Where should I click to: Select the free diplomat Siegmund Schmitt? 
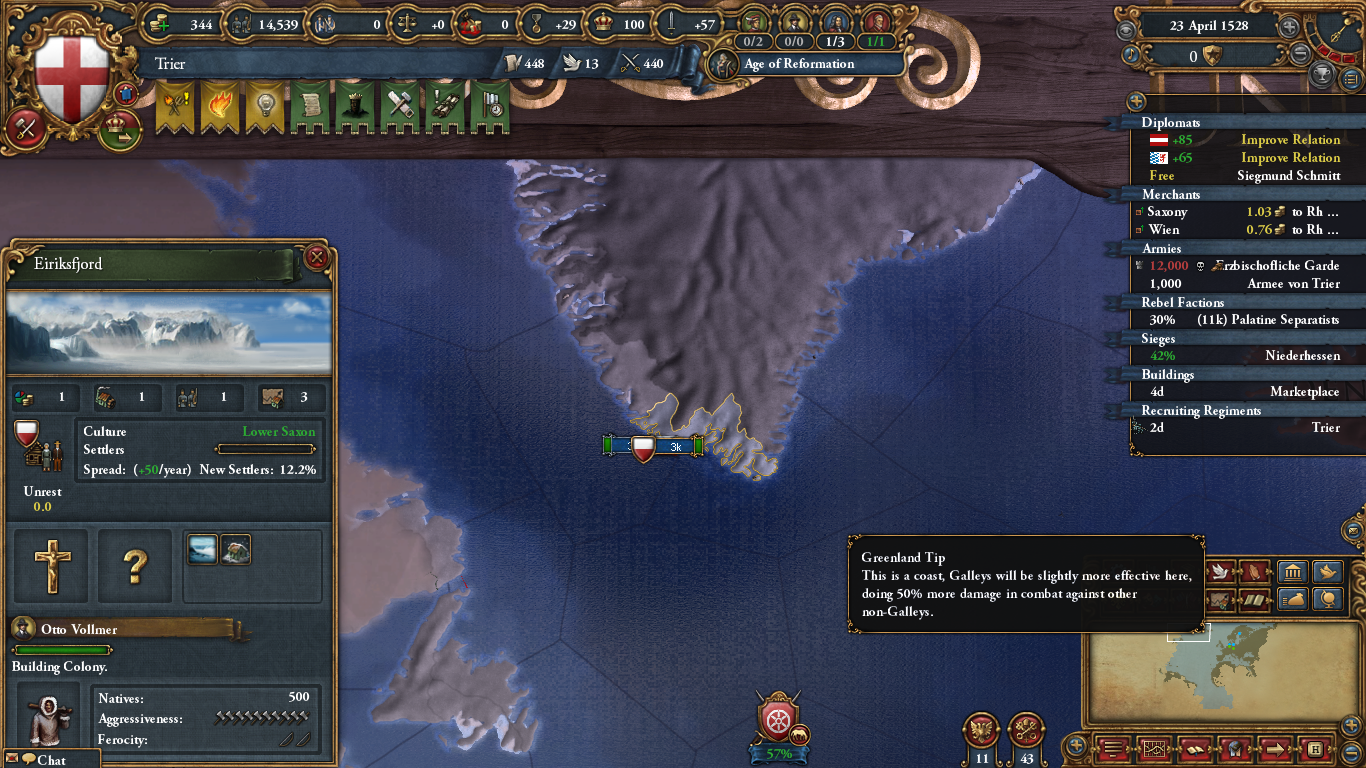[x=1238, y=176]
